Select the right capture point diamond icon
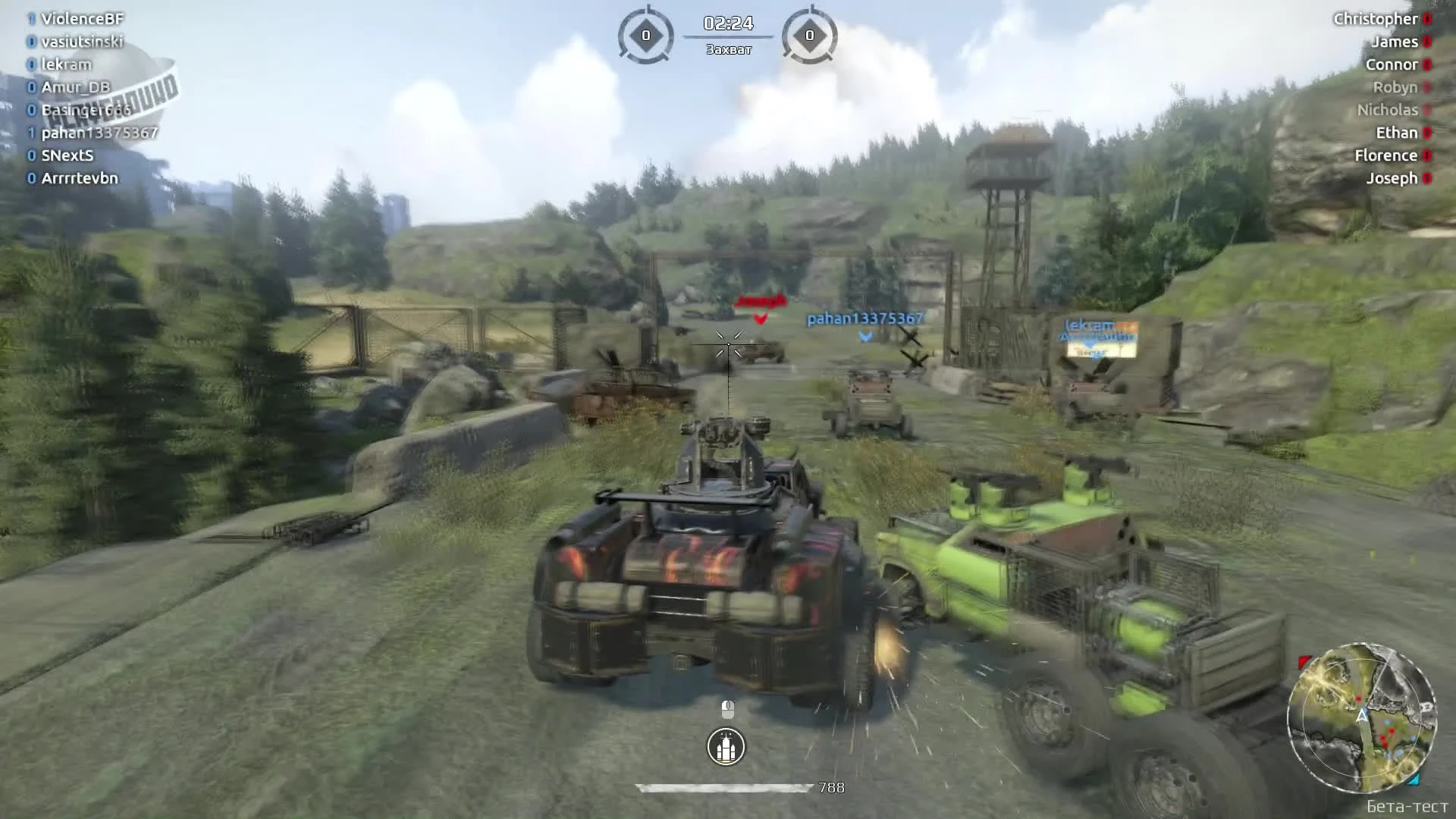The width and height of the screenshot is (1456, 819). (x=811, y=33)
